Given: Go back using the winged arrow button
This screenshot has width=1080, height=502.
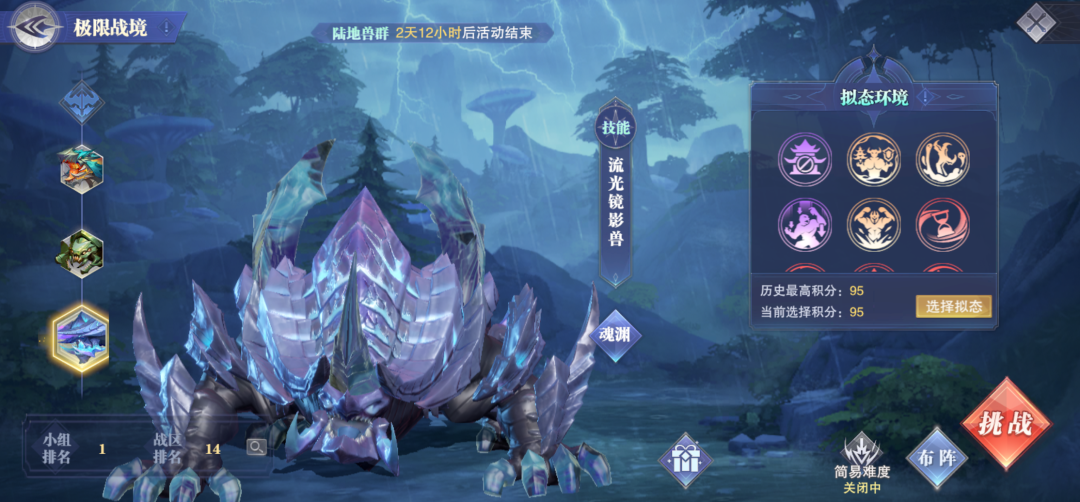Looking at the screenshot, I should point(33,26).
